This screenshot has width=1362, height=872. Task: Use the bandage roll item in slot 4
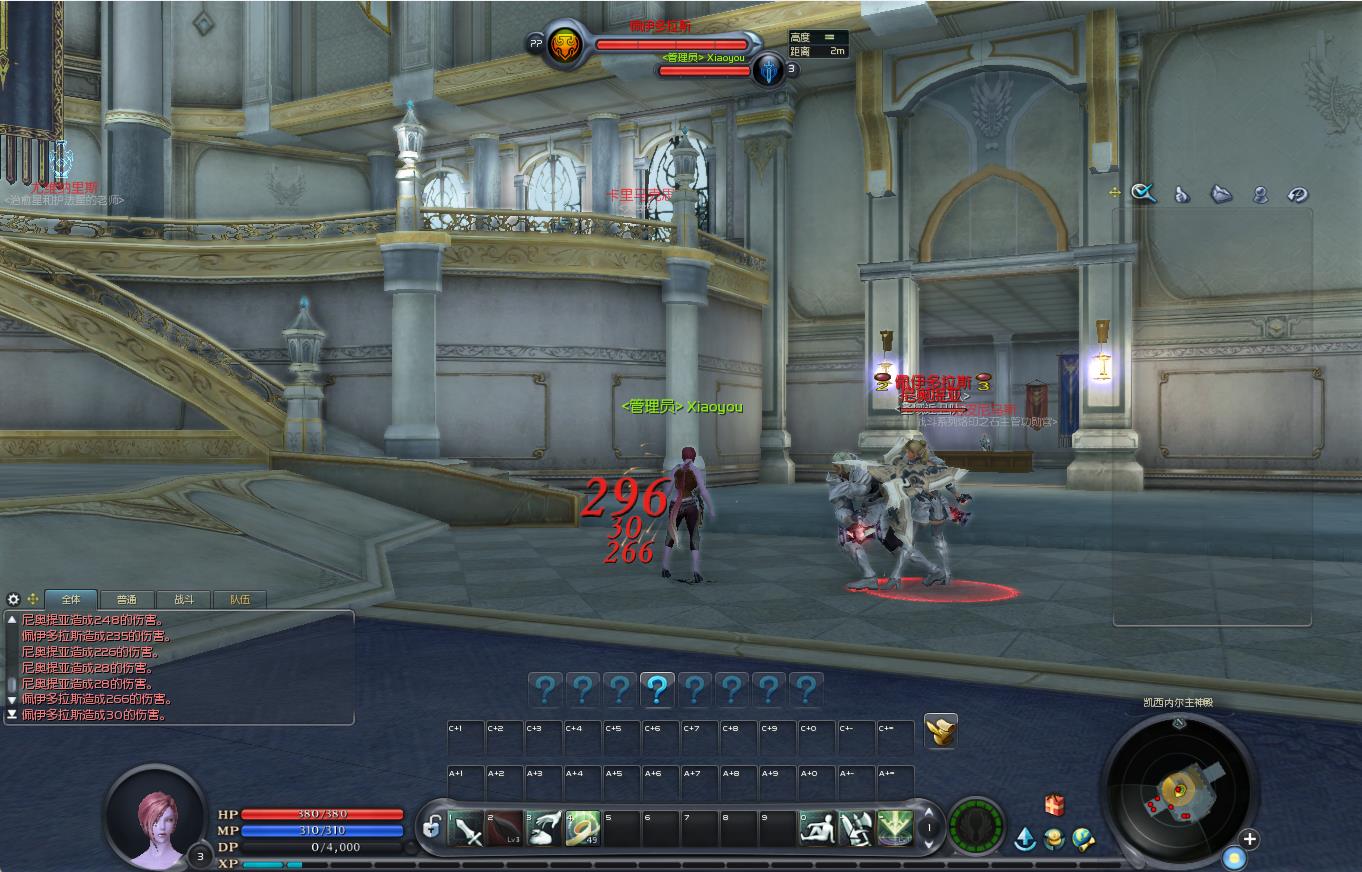click(x=582, y=828)
